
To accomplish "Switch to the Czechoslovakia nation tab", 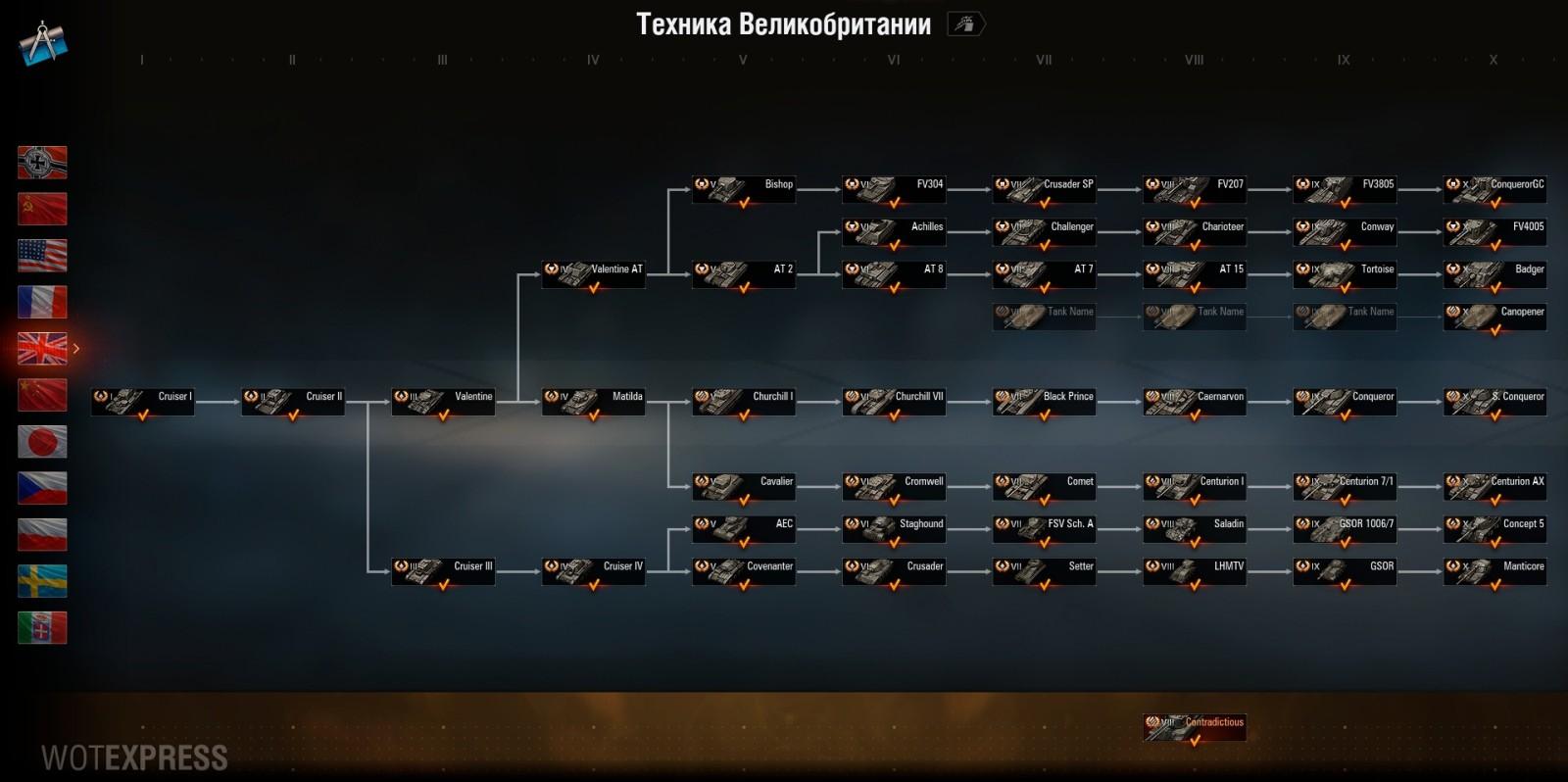I will (x=42, y=489).
